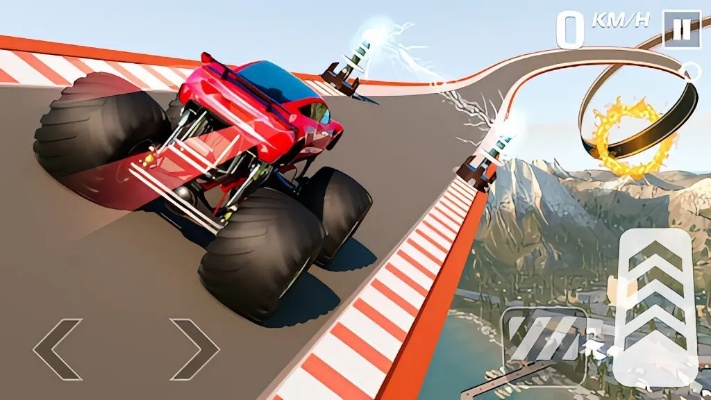This screenshot has height=400, width=711.
Task: Steer left with the left arrow
Action: tap(57, 348)
